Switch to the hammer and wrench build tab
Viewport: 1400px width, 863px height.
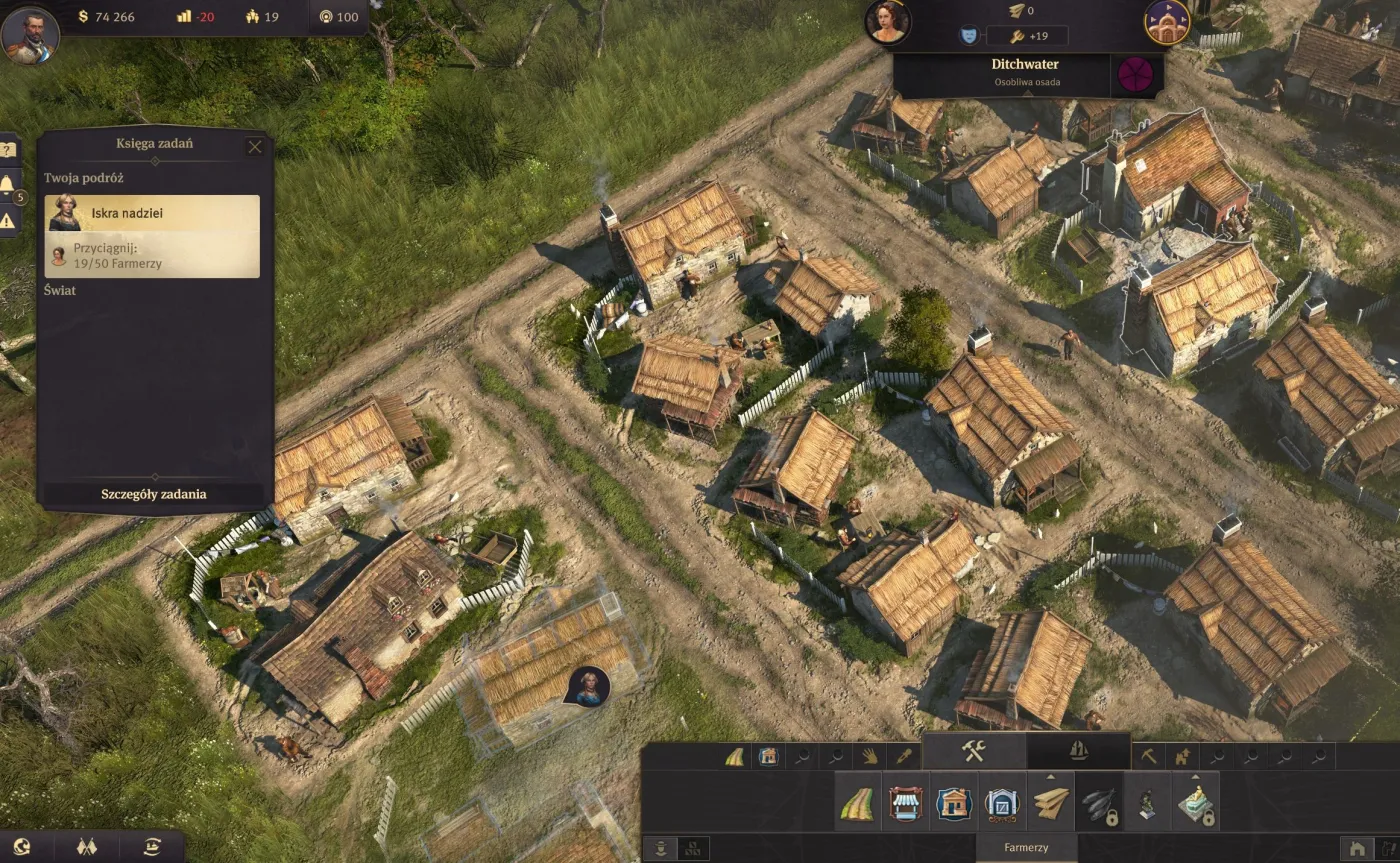tap(974, 752)
